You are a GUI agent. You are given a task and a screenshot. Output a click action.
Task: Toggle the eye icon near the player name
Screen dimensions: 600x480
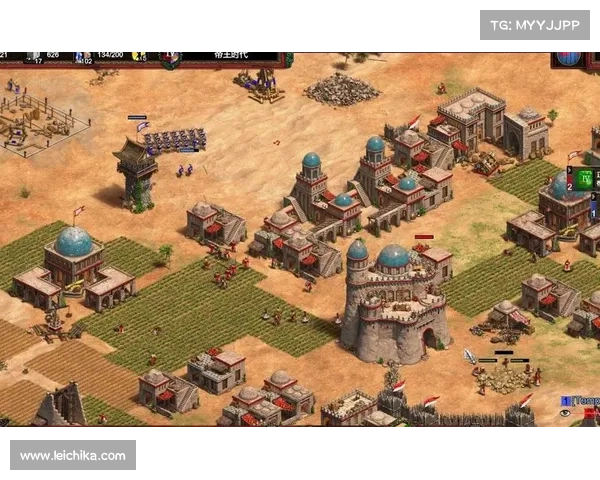pos(566,412)
